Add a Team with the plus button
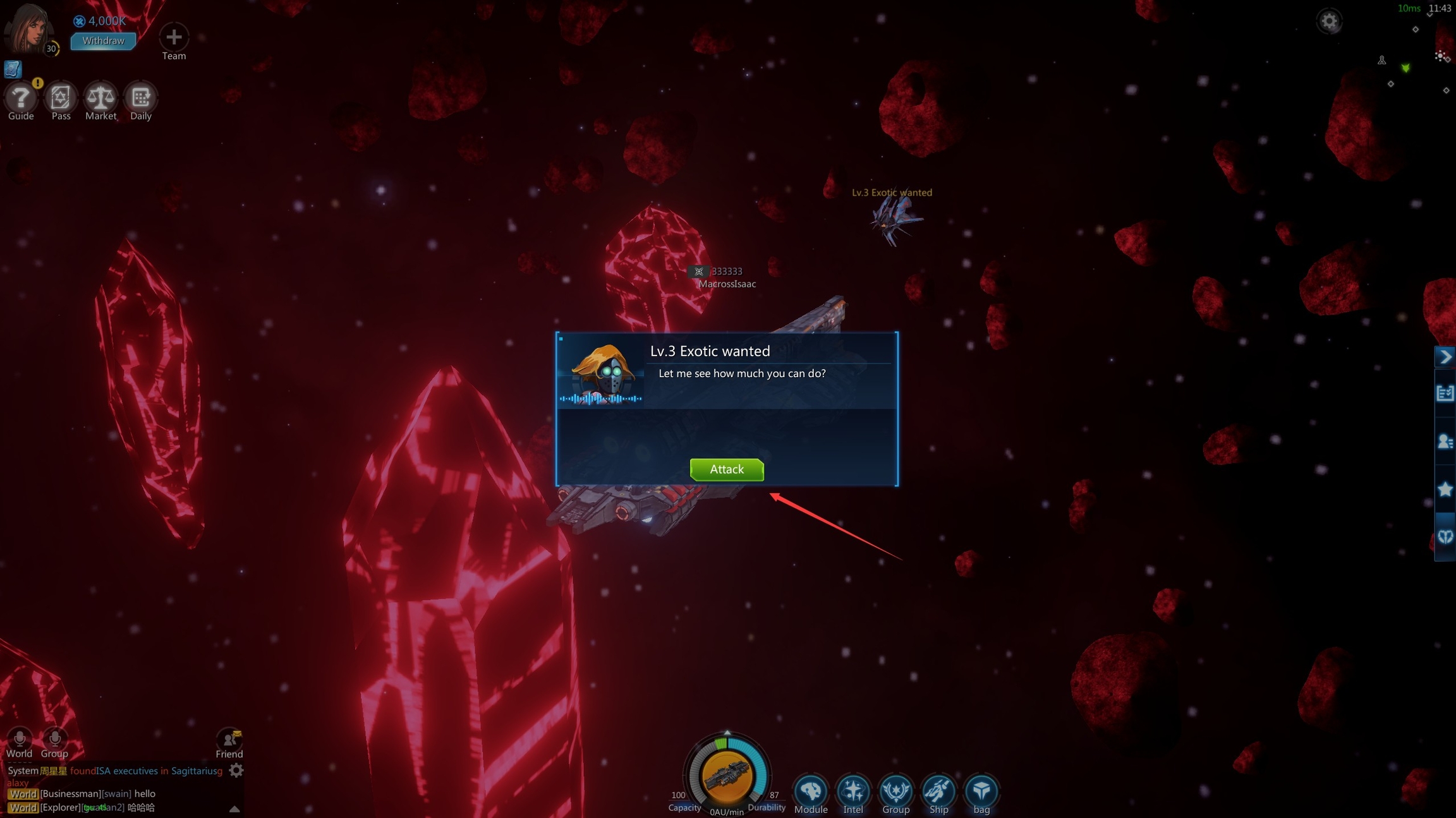 pos(174,37)
